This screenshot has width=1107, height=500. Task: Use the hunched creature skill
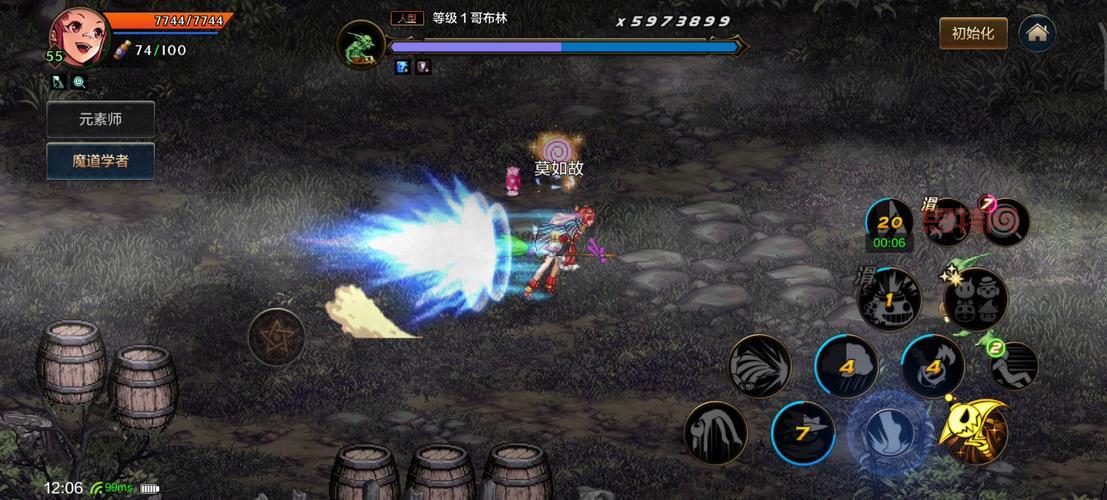coord(715,432)
